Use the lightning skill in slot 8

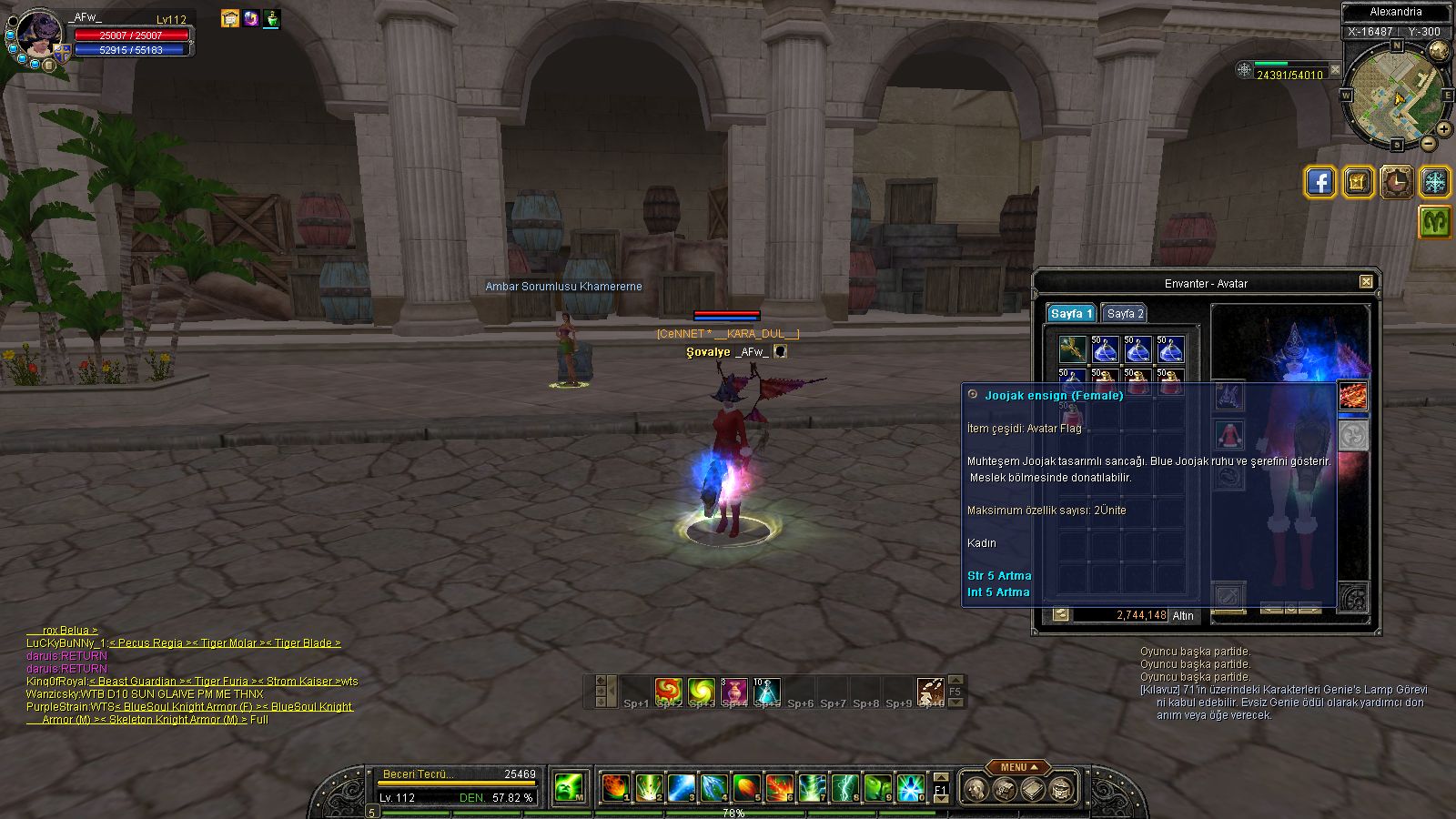844,787
